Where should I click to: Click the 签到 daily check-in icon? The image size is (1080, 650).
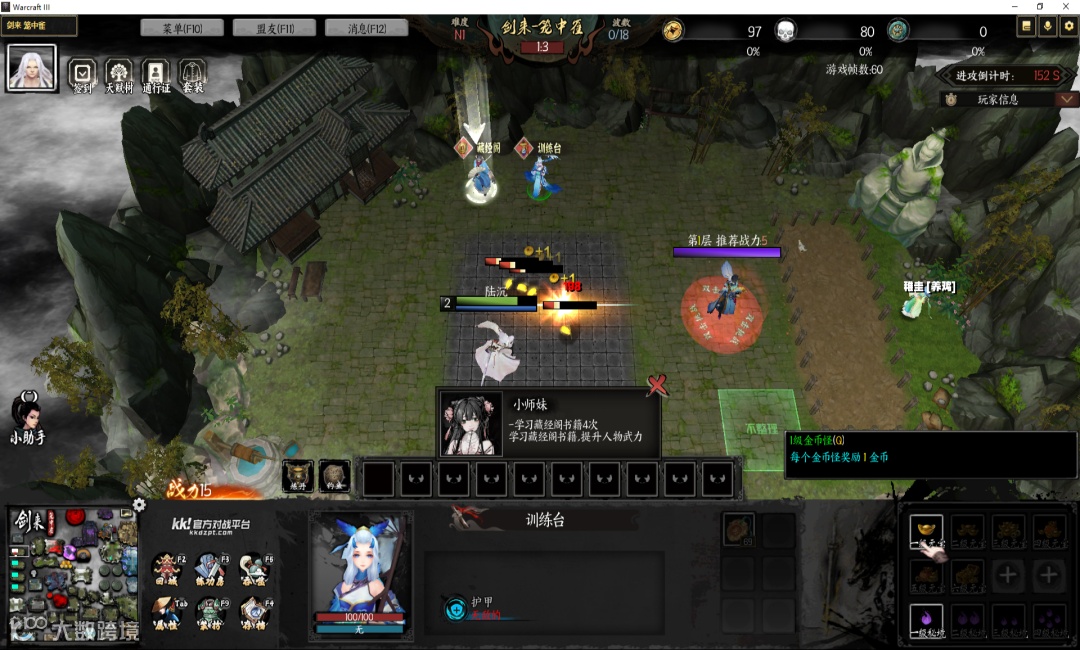pyautogui.click(x=83, y=72)
